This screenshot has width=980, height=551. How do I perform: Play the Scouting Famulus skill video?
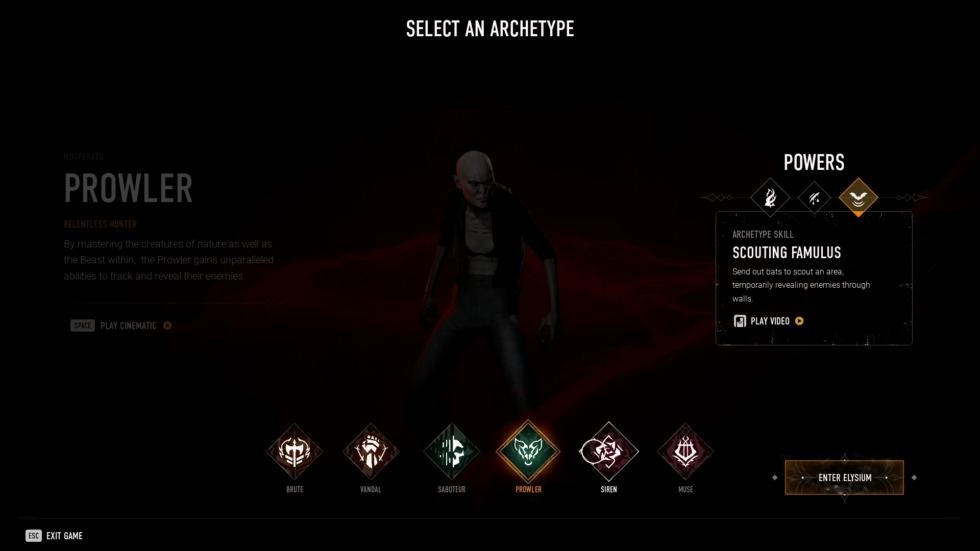point(769,321)
